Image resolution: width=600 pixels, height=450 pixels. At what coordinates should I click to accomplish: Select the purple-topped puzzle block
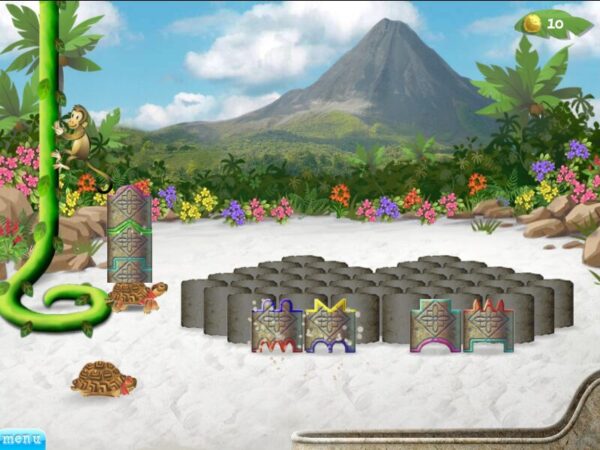pyautogui.click(x=277, y=325)
